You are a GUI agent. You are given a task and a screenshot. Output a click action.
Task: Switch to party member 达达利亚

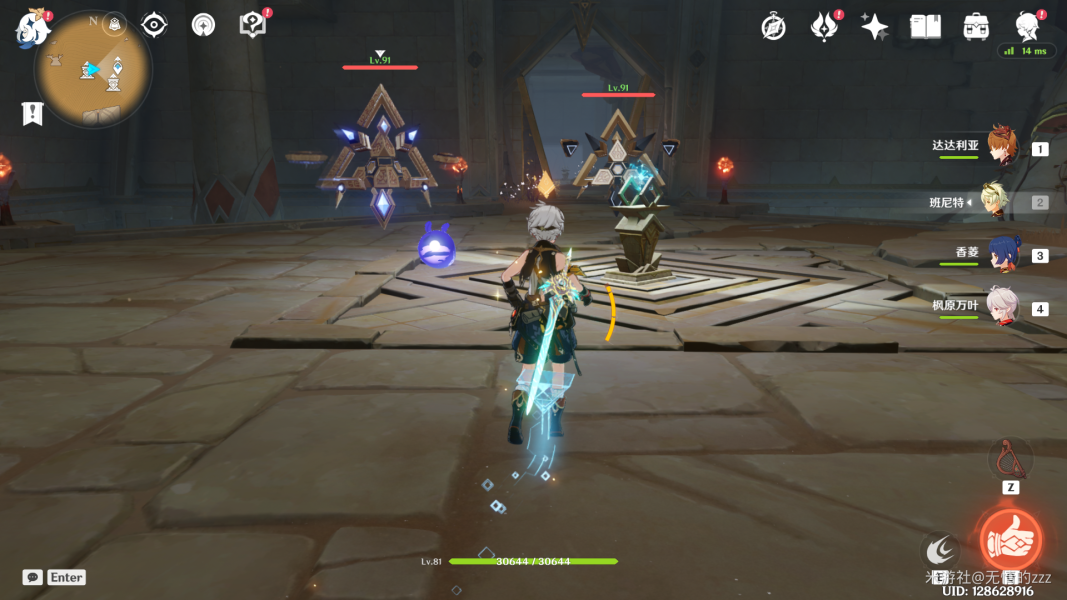click(x=1000, y=147)
